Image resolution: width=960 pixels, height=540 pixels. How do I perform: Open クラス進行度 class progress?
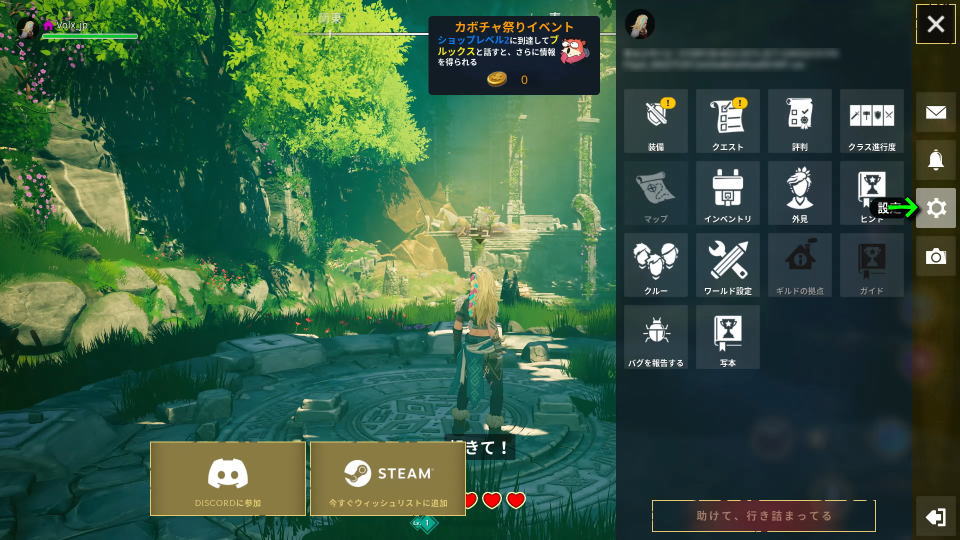(872, 121)
